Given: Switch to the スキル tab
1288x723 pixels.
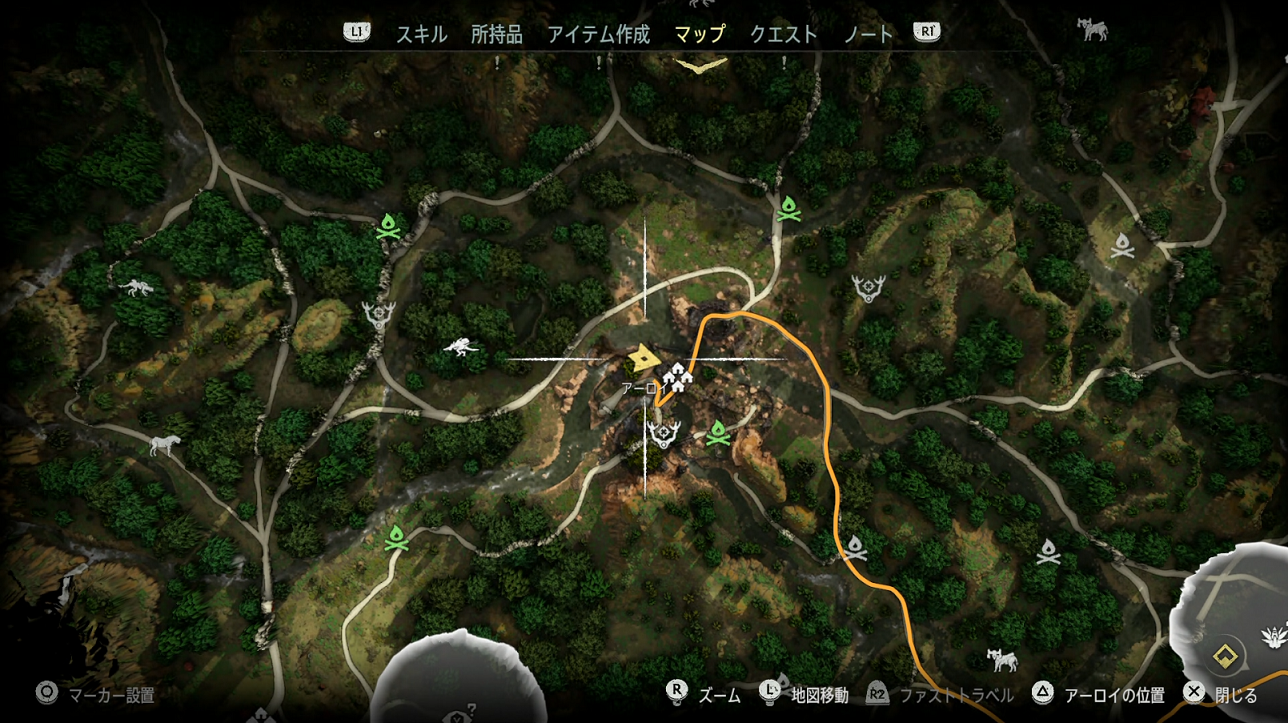Looking at the screenshot, I should tap(421, 34).
